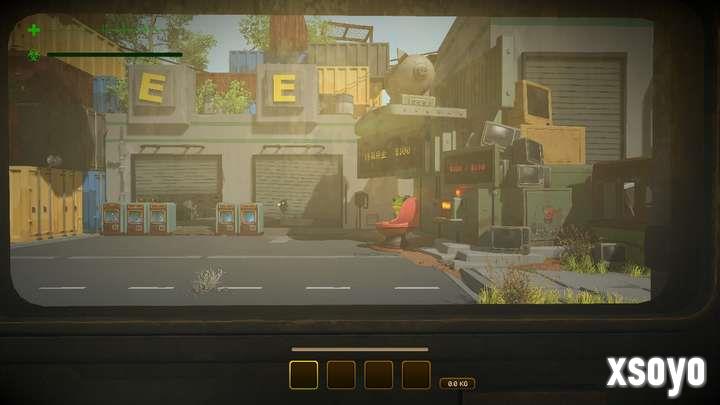Viewport: 720px width, 405px height.
Task: Select the highlighted hotbar slot
Action: (303, 374)
